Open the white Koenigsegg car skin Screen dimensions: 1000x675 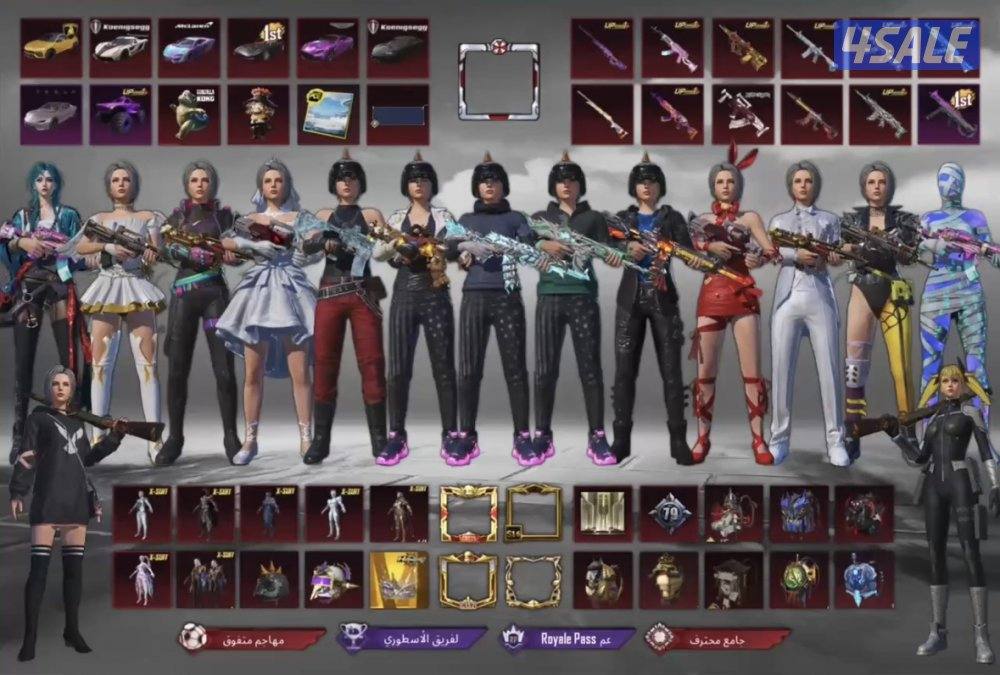(x=120, y=47)
